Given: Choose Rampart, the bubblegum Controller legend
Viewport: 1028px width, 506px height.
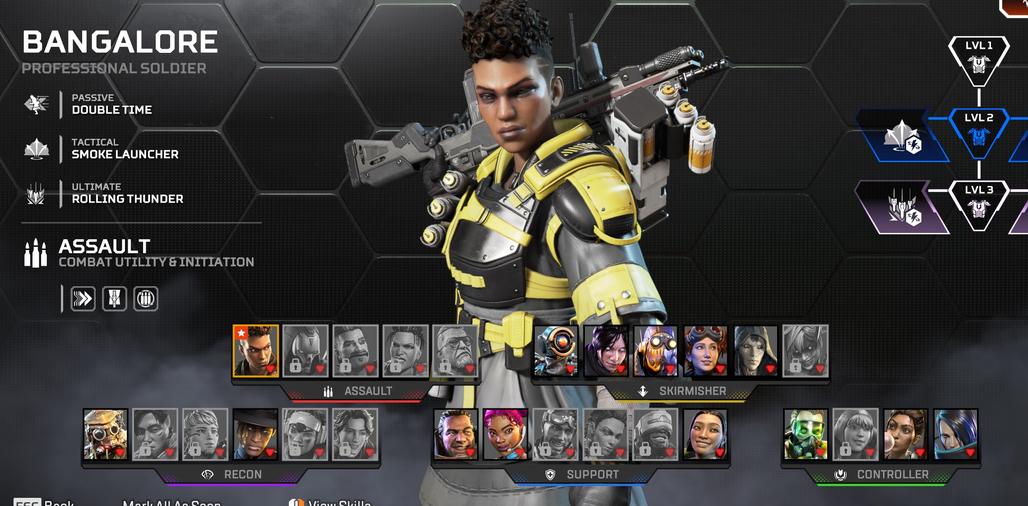Looking at the screenshot, I should [x=906, y=434].
